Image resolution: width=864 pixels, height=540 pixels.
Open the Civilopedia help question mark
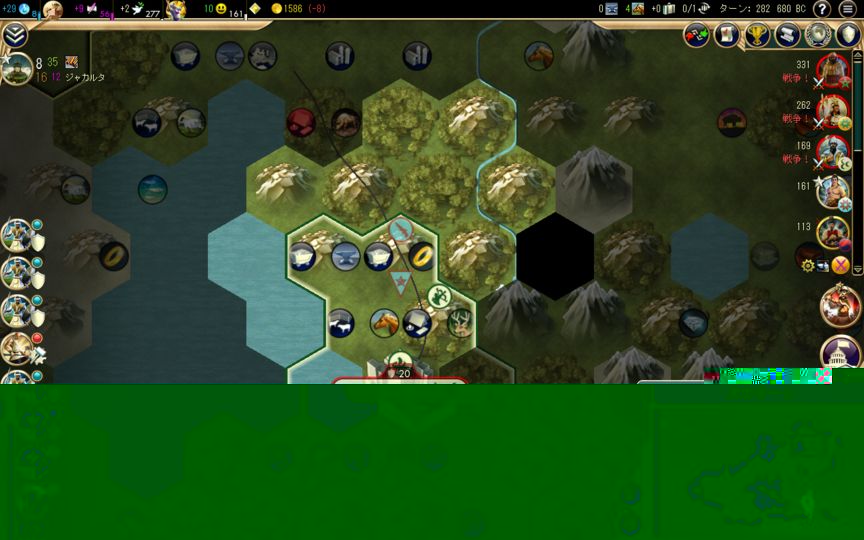point(822,9)
